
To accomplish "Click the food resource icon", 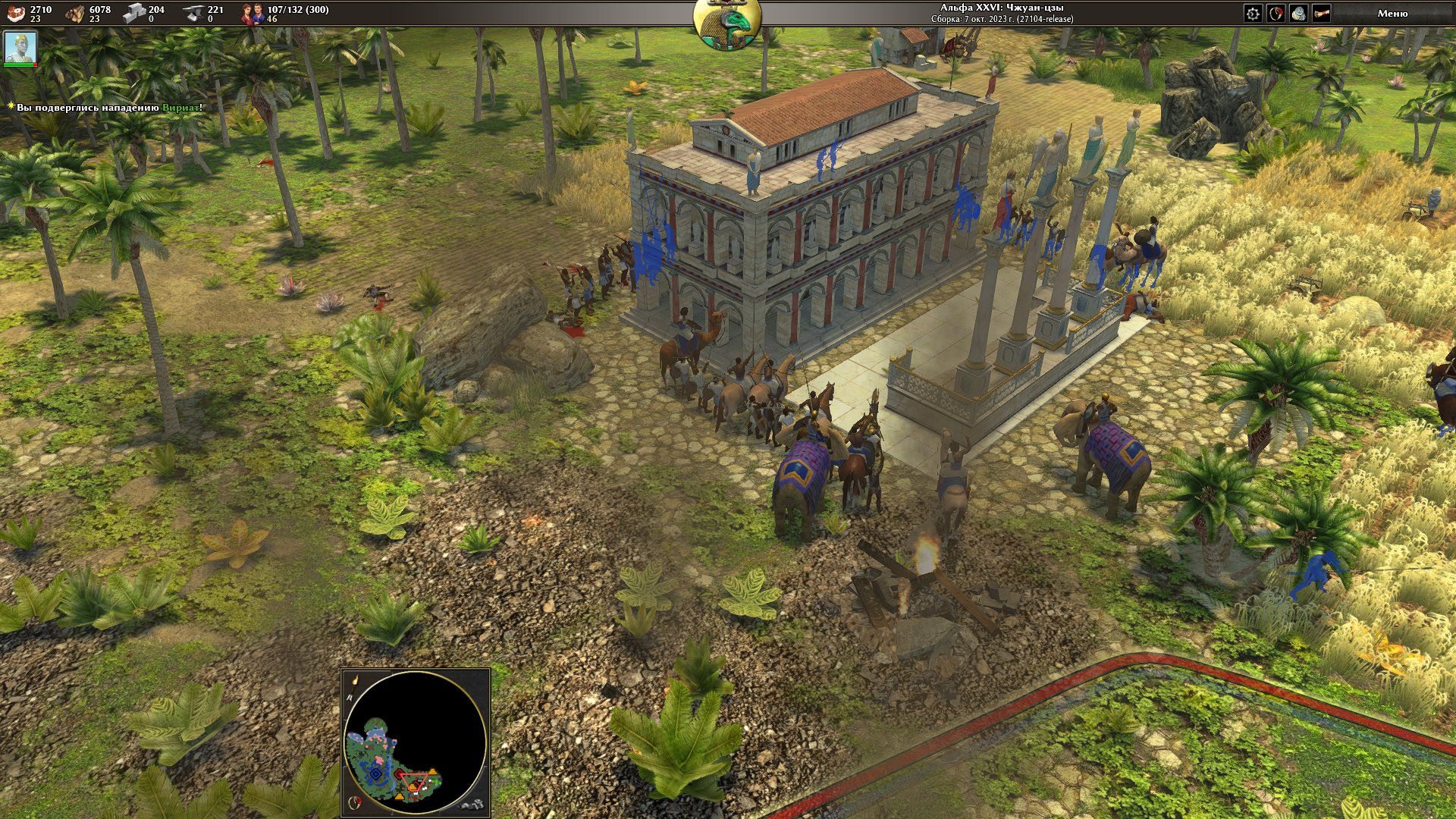I will 16,13.
